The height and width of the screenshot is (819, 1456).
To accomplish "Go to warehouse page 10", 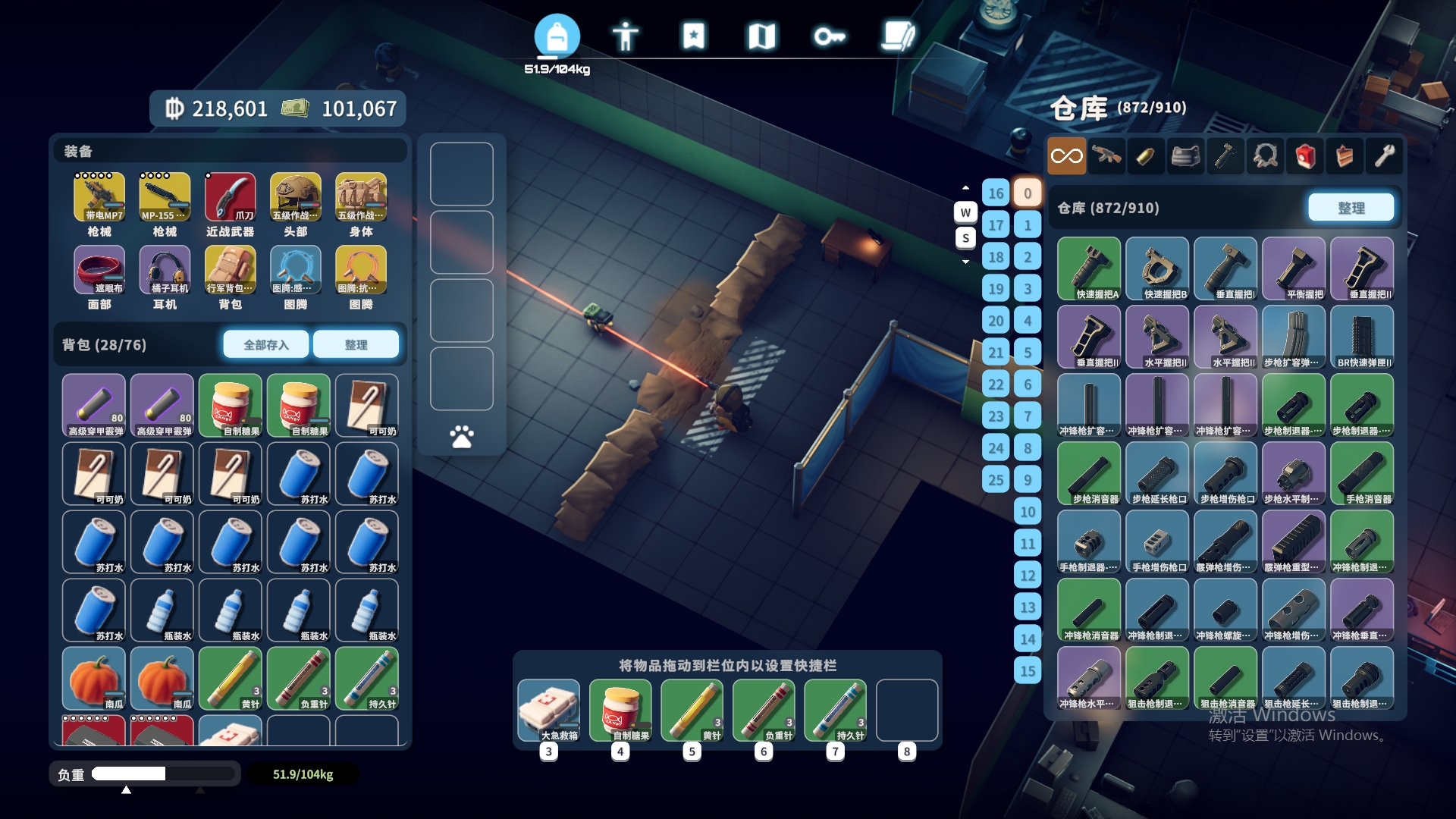I will [1028, 512].
